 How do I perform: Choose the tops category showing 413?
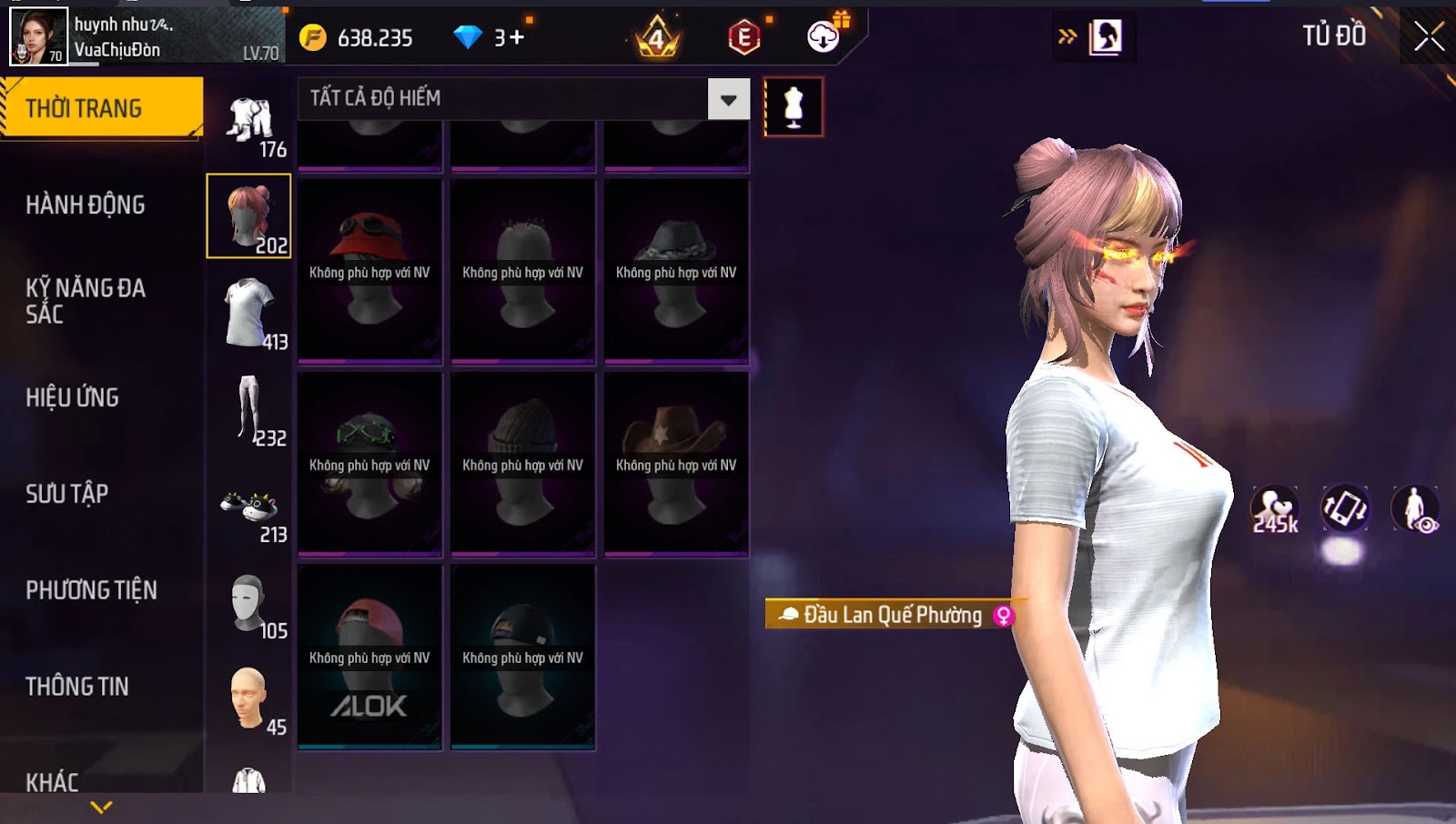pos(252,314)
